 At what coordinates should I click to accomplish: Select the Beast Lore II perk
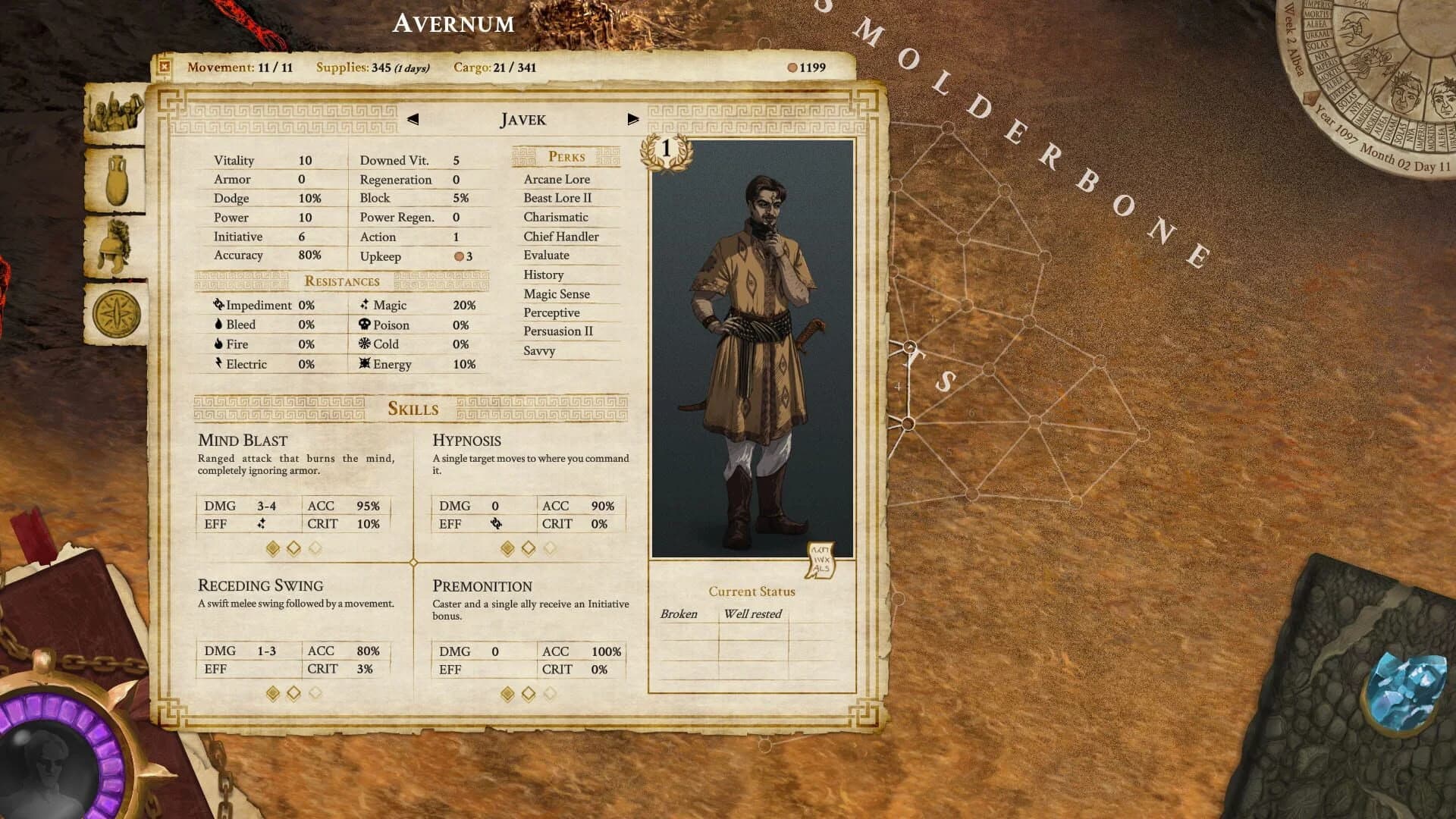(x=557, y=198)
